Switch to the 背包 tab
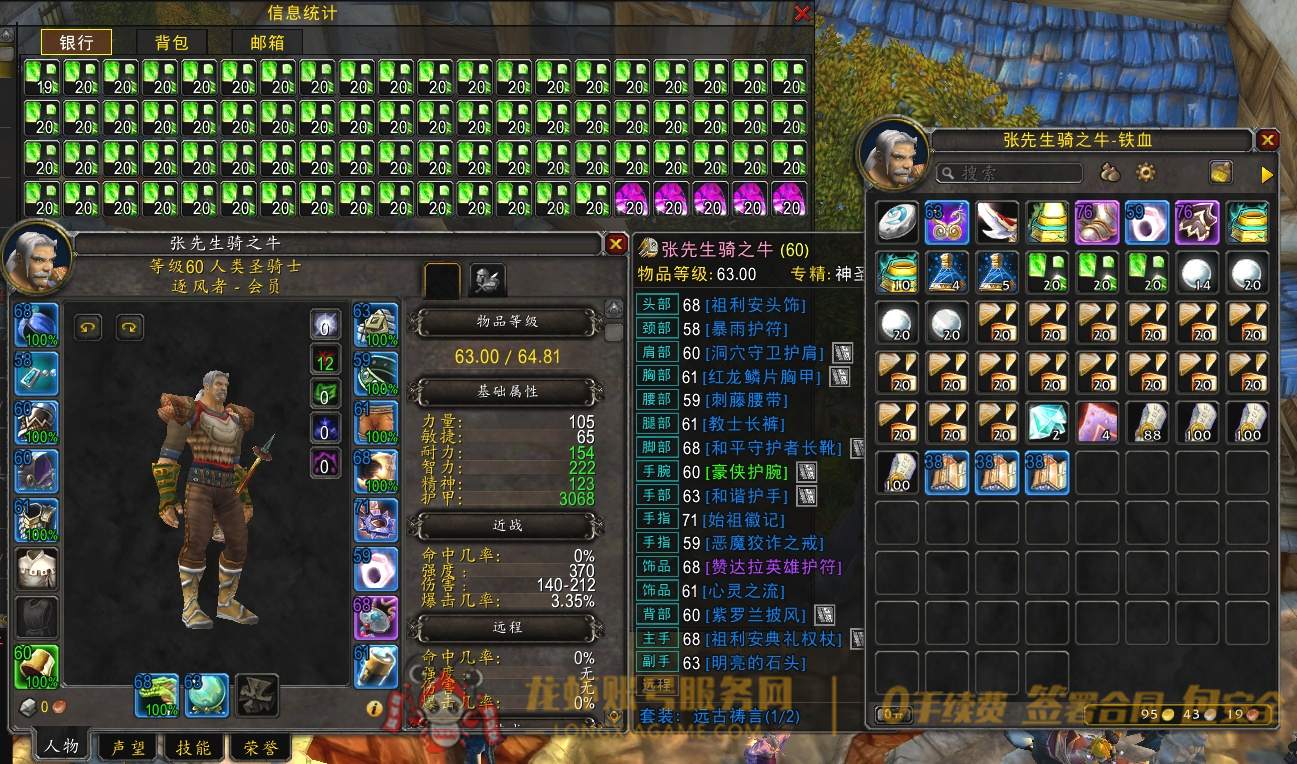 coord(165,42)
